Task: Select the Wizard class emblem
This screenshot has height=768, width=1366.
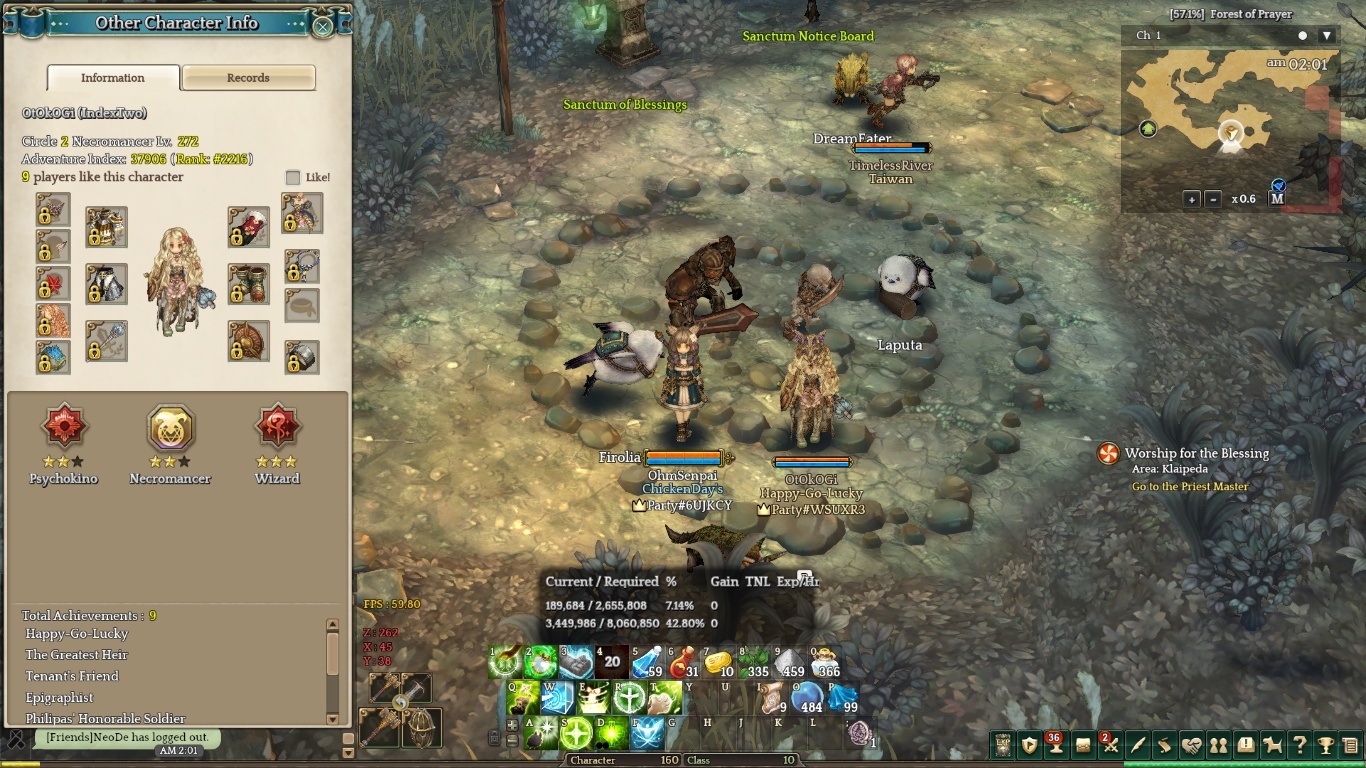Action: [x=277, y=429]
